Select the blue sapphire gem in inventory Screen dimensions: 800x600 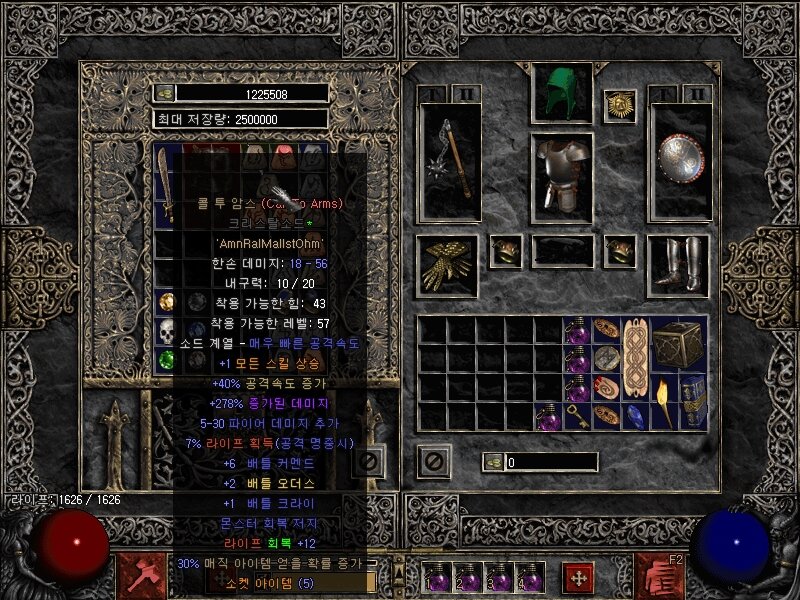tap(635, 416)
